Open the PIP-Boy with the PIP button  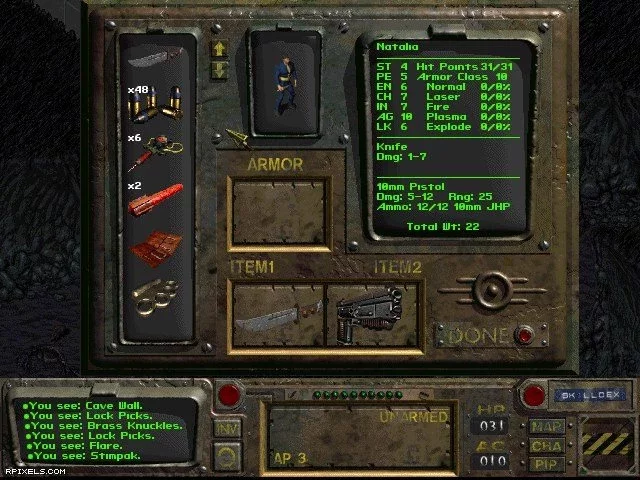(547, 463)
